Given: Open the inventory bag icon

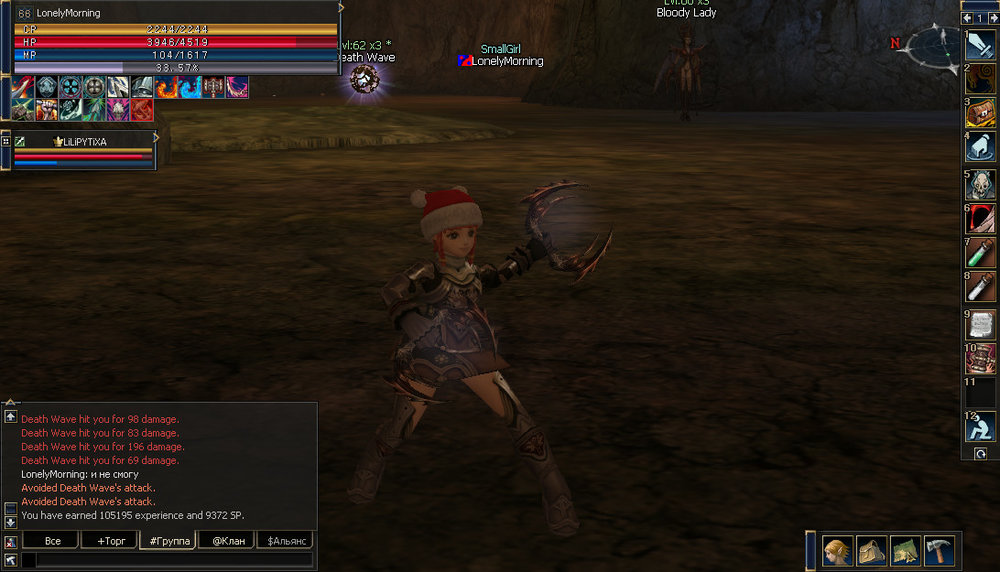Looking at the screenshot, I should [872, 550].
